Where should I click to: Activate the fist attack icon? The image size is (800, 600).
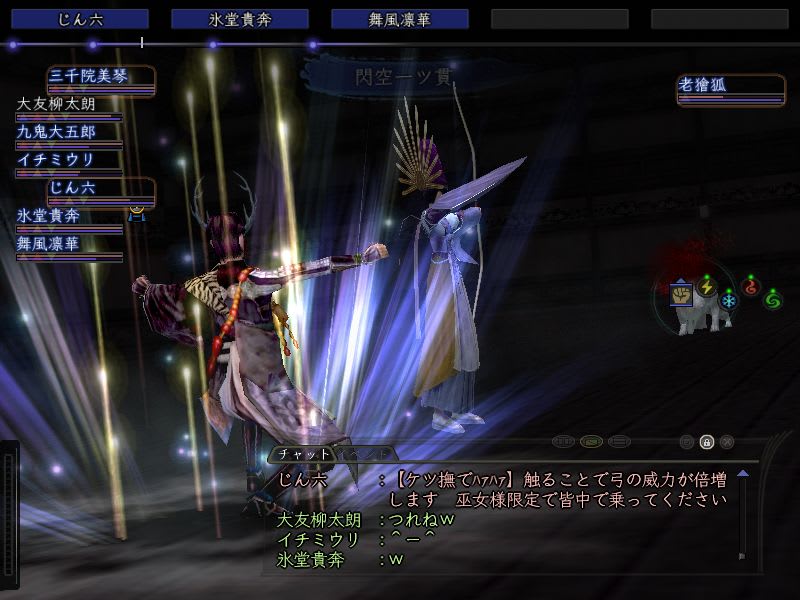[x=682, y=294]
